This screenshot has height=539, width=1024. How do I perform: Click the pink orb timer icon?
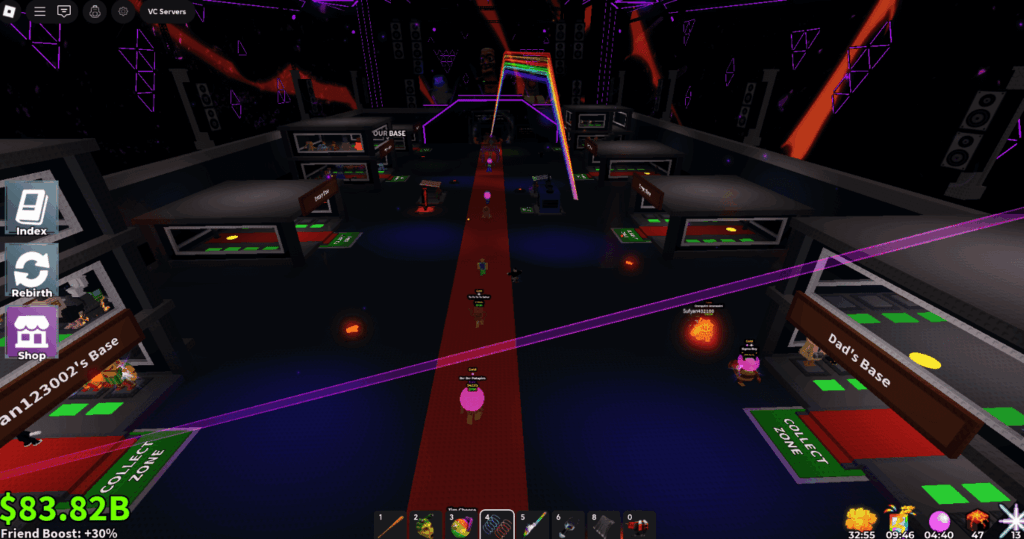coord(940,519)
